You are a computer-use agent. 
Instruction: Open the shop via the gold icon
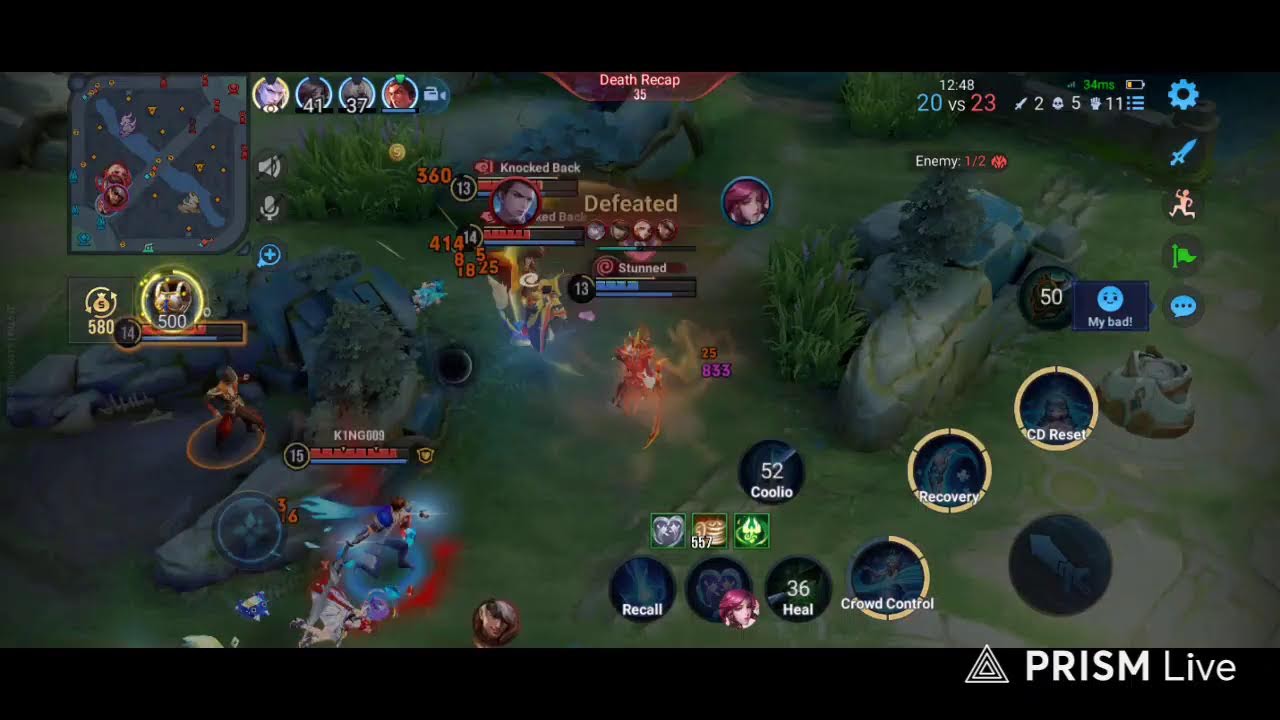101,309
